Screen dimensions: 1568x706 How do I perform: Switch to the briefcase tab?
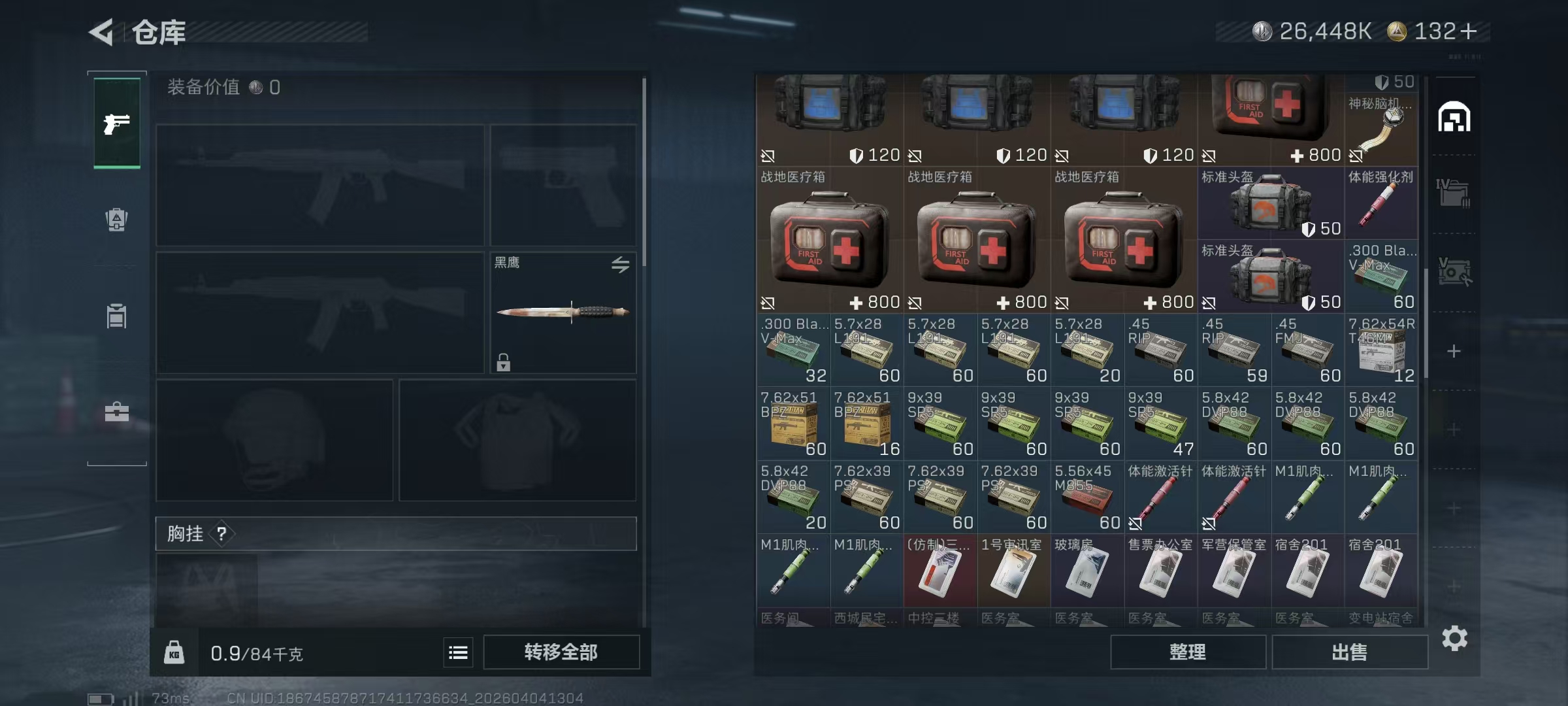click(x=117, y=412)
